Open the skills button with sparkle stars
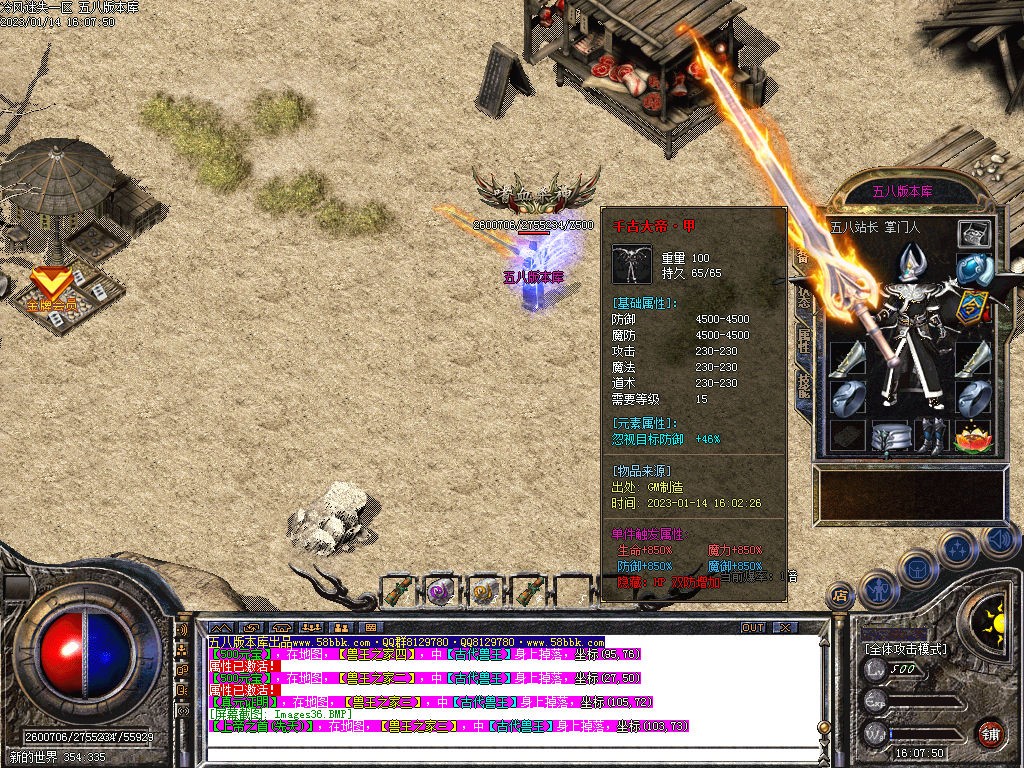1024x768 pixels. (x=957, y=549)
